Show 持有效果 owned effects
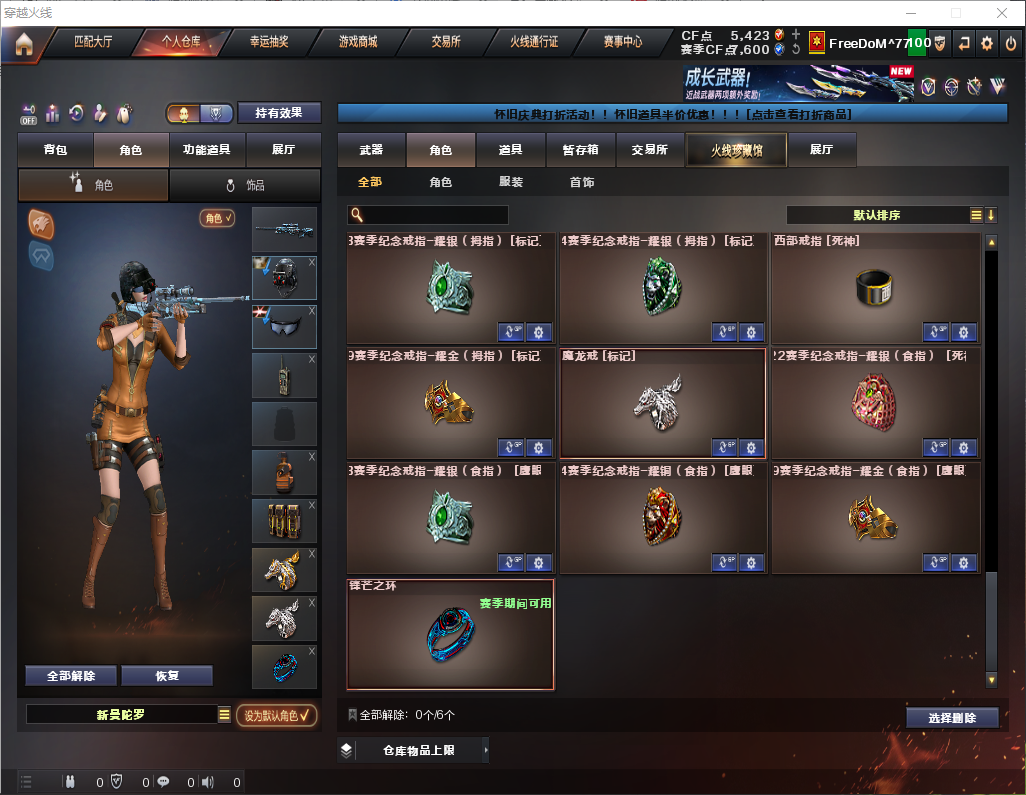 point(279,113)
